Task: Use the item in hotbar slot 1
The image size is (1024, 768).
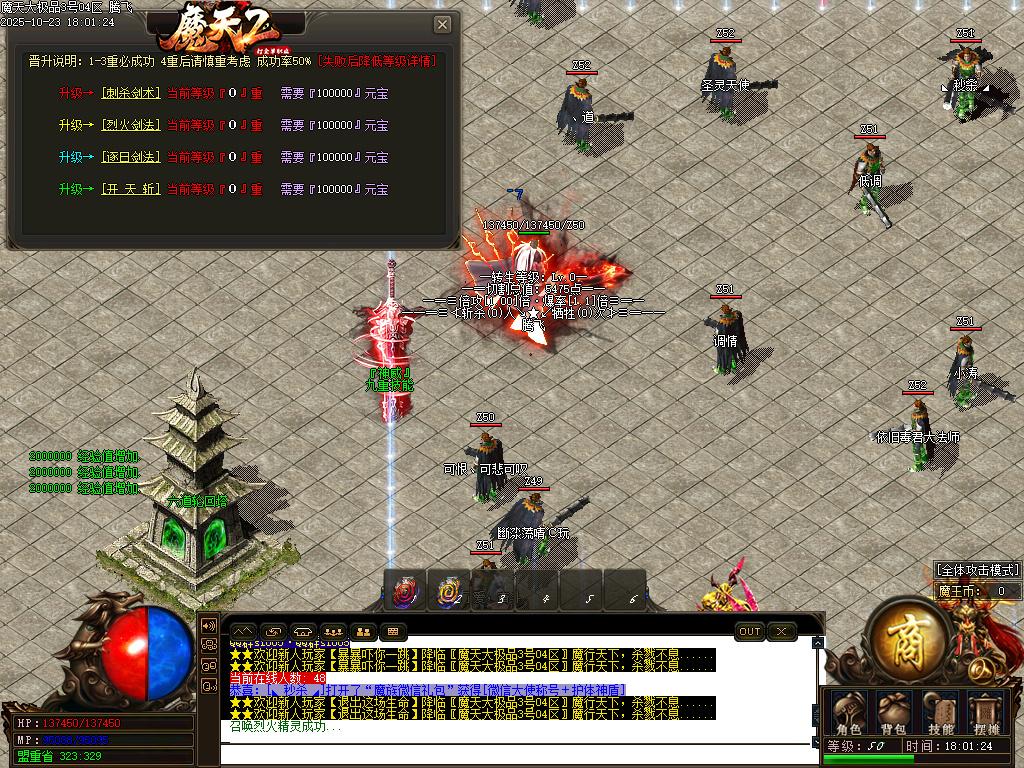Action: [405, 591]
